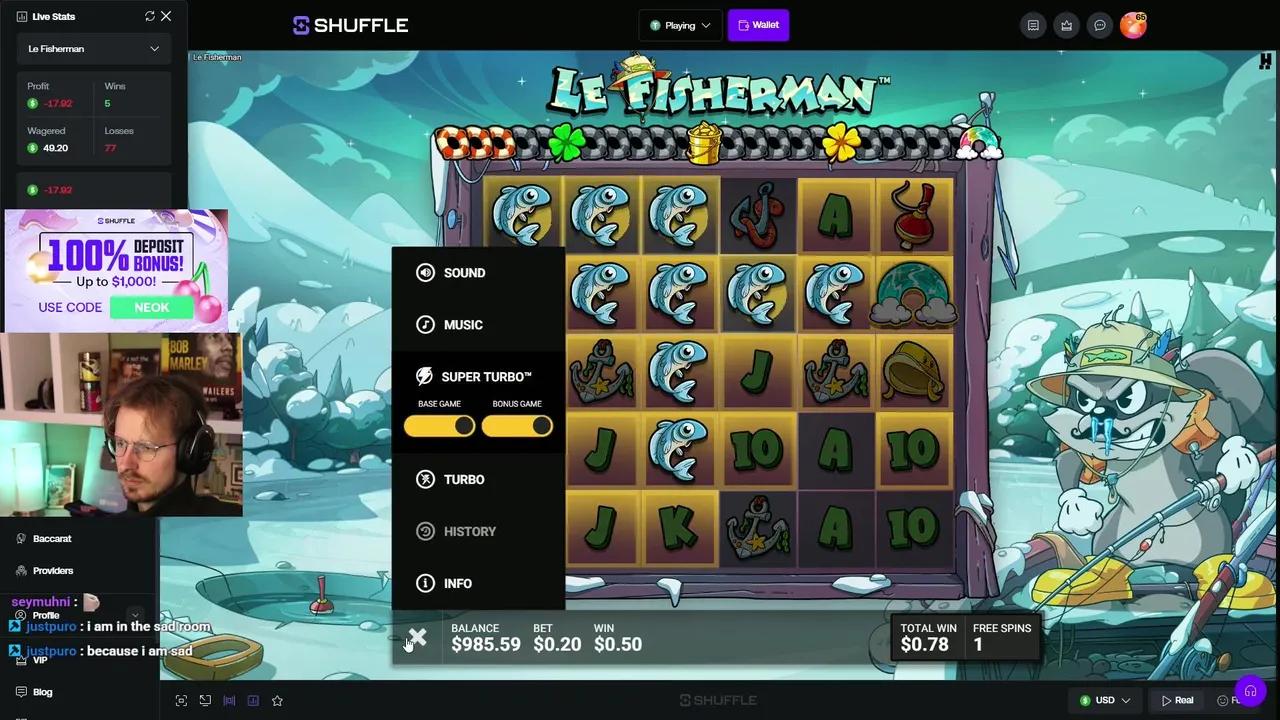
Task: Click the Shuffle logo in the header
Action: tap(350, 25)
